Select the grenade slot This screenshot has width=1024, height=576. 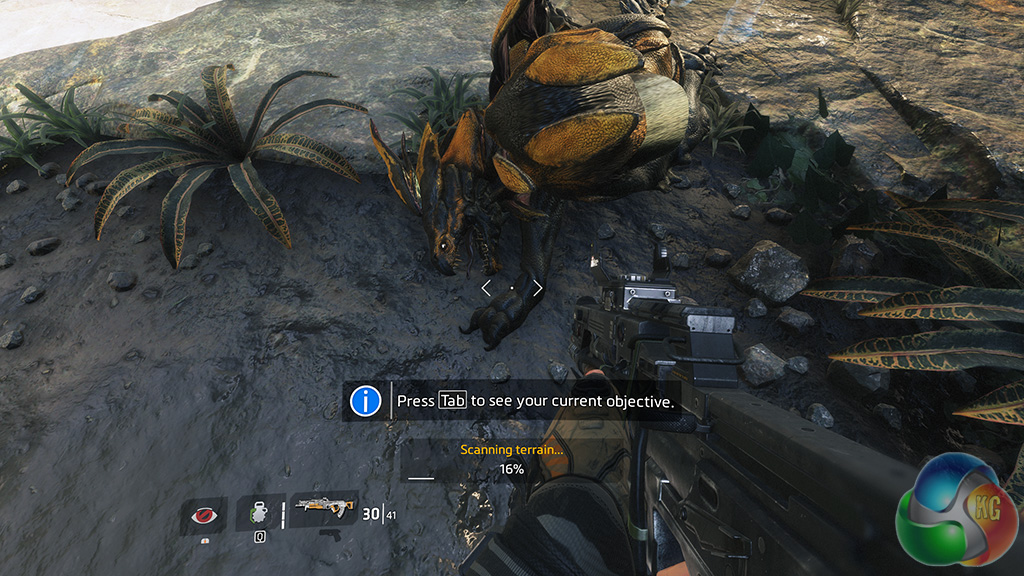[x=259, y=514]
